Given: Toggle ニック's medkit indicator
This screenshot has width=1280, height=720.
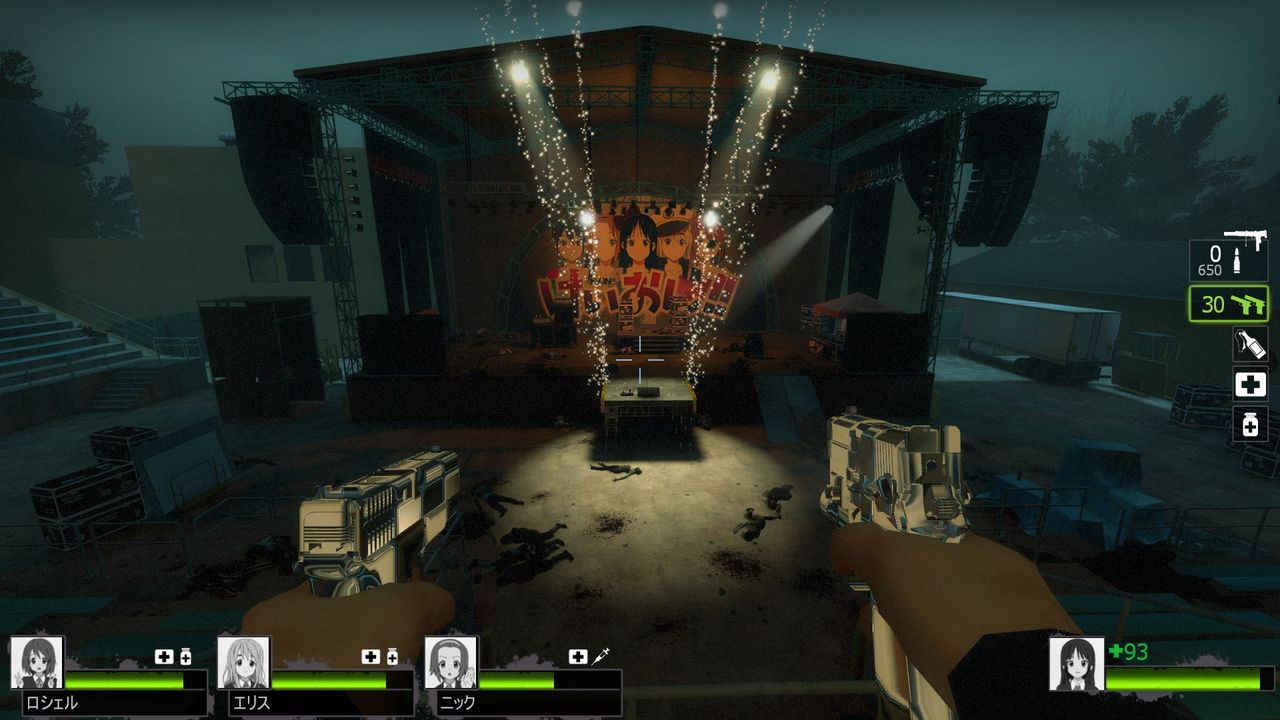Looking at the screenshot, I should (576, 654).
